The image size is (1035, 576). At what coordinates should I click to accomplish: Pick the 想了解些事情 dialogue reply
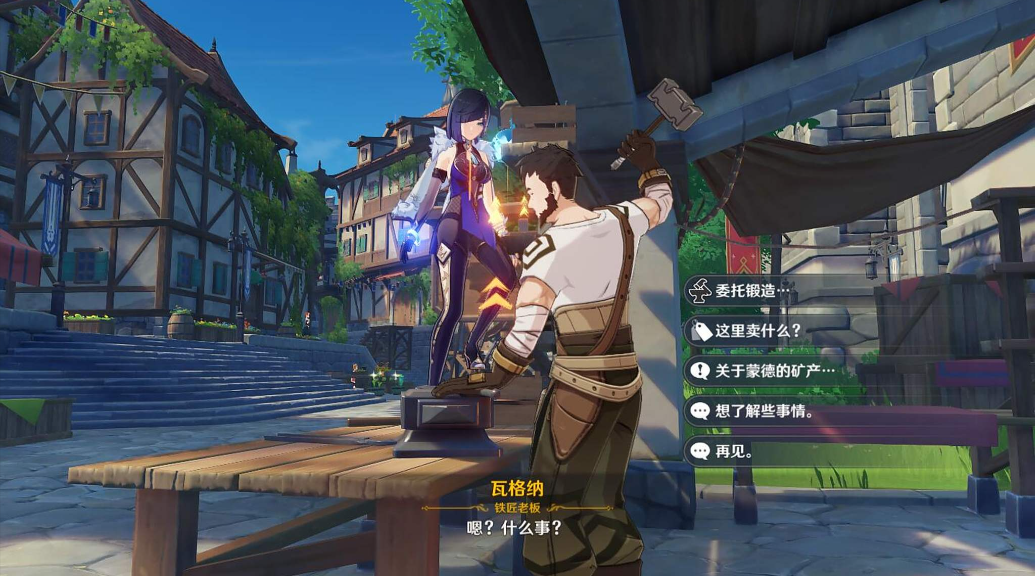click(x=764, y=411)
